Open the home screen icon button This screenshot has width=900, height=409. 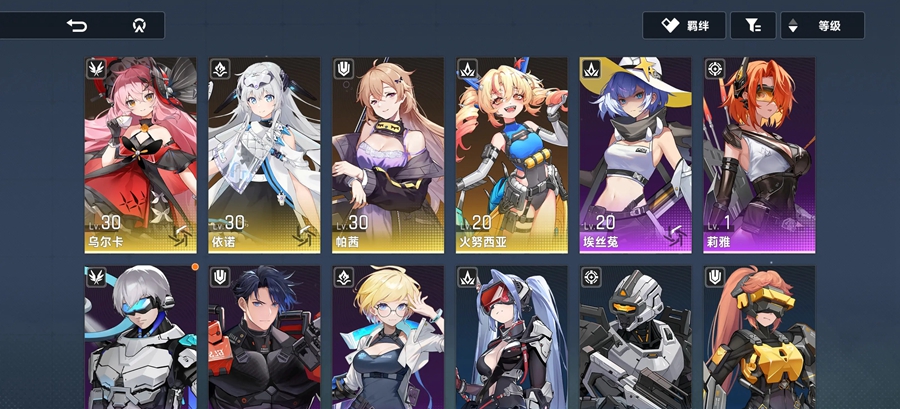click(139, 26)
